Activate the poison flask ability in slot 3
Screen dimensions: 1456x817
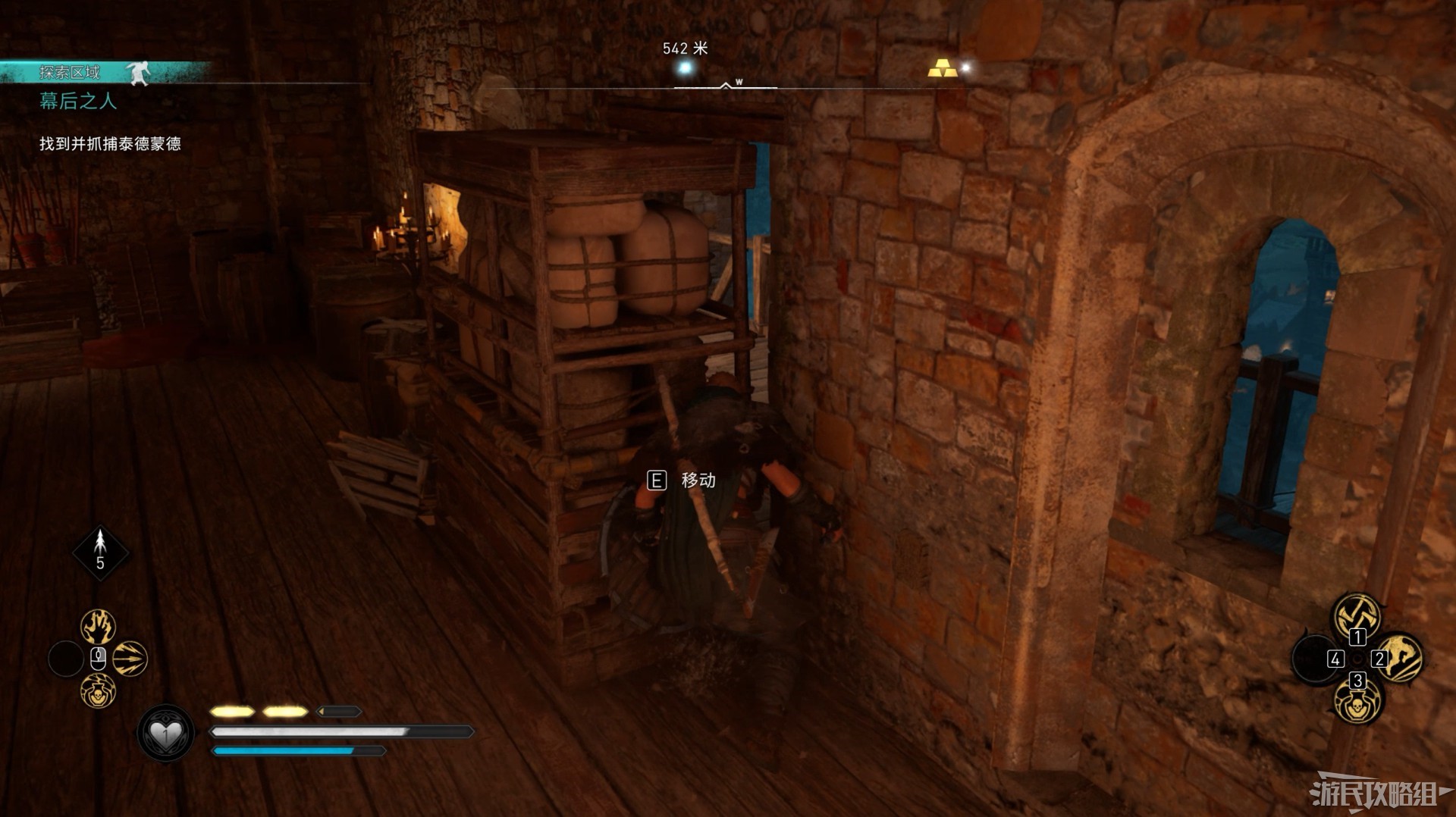1357,701
